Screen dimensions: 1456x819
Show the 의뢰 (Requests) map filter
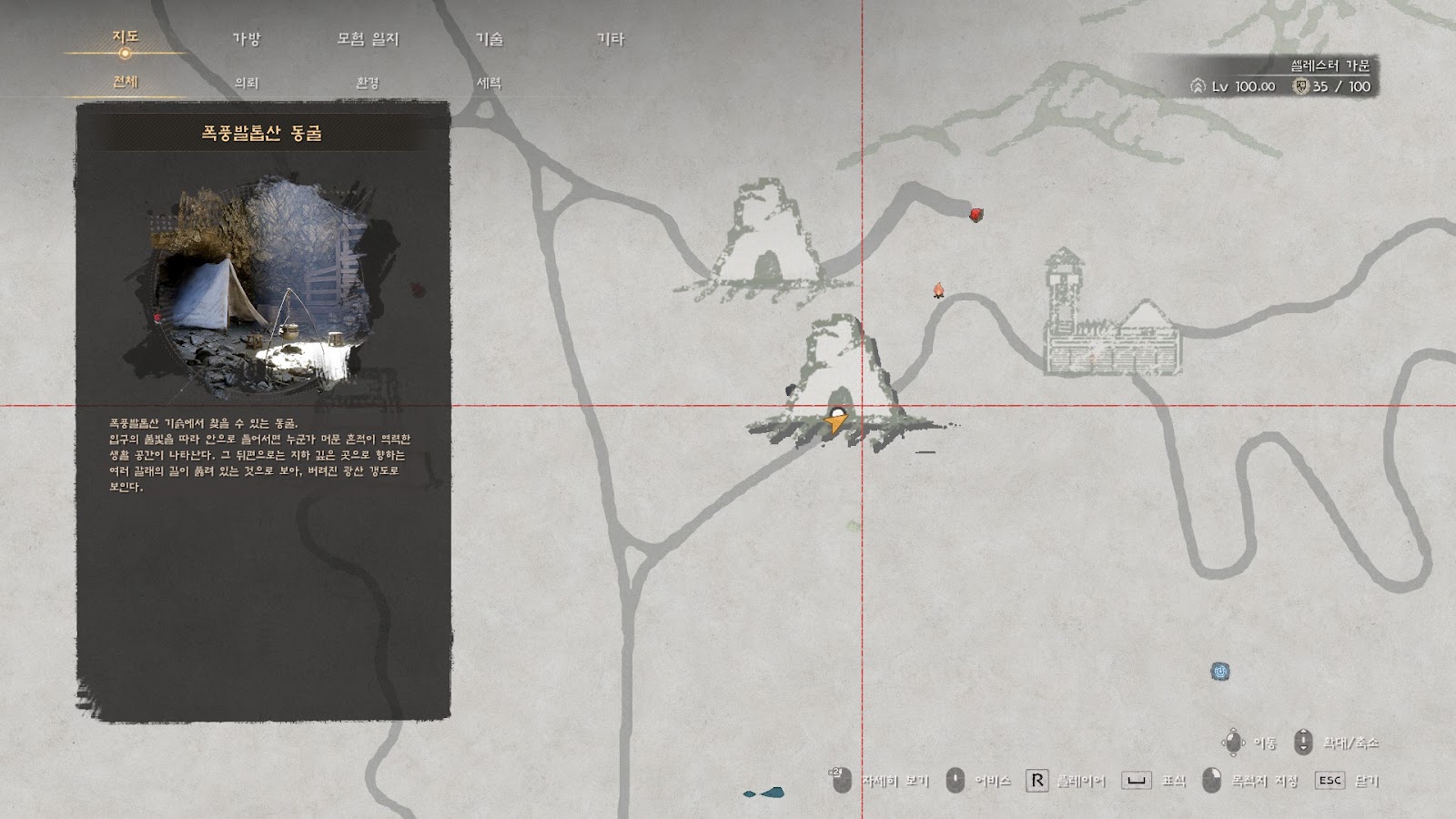point(247,83)
